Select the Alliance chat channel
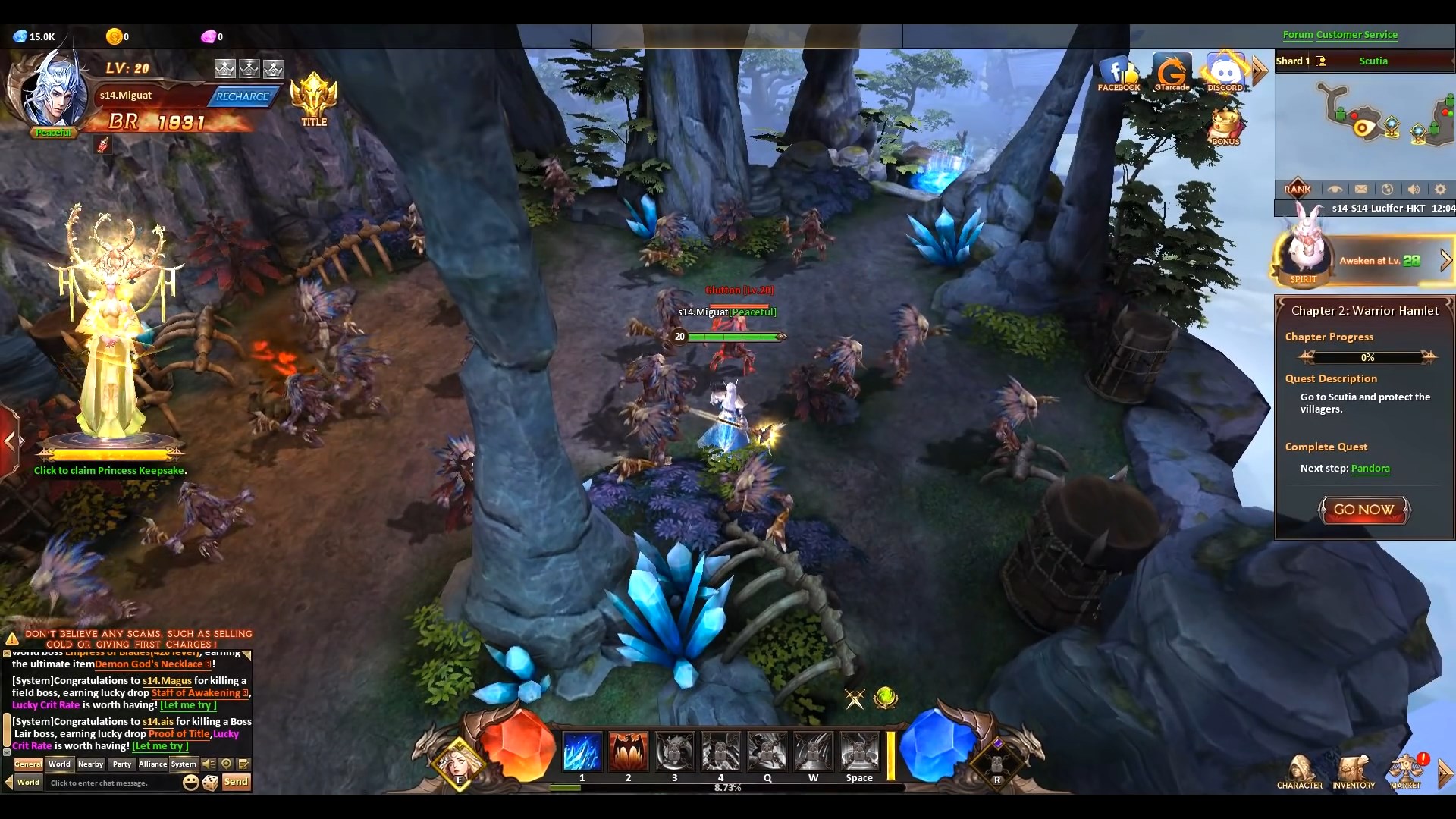Viewport: 1456px width, 819px height. pos(152,764)
